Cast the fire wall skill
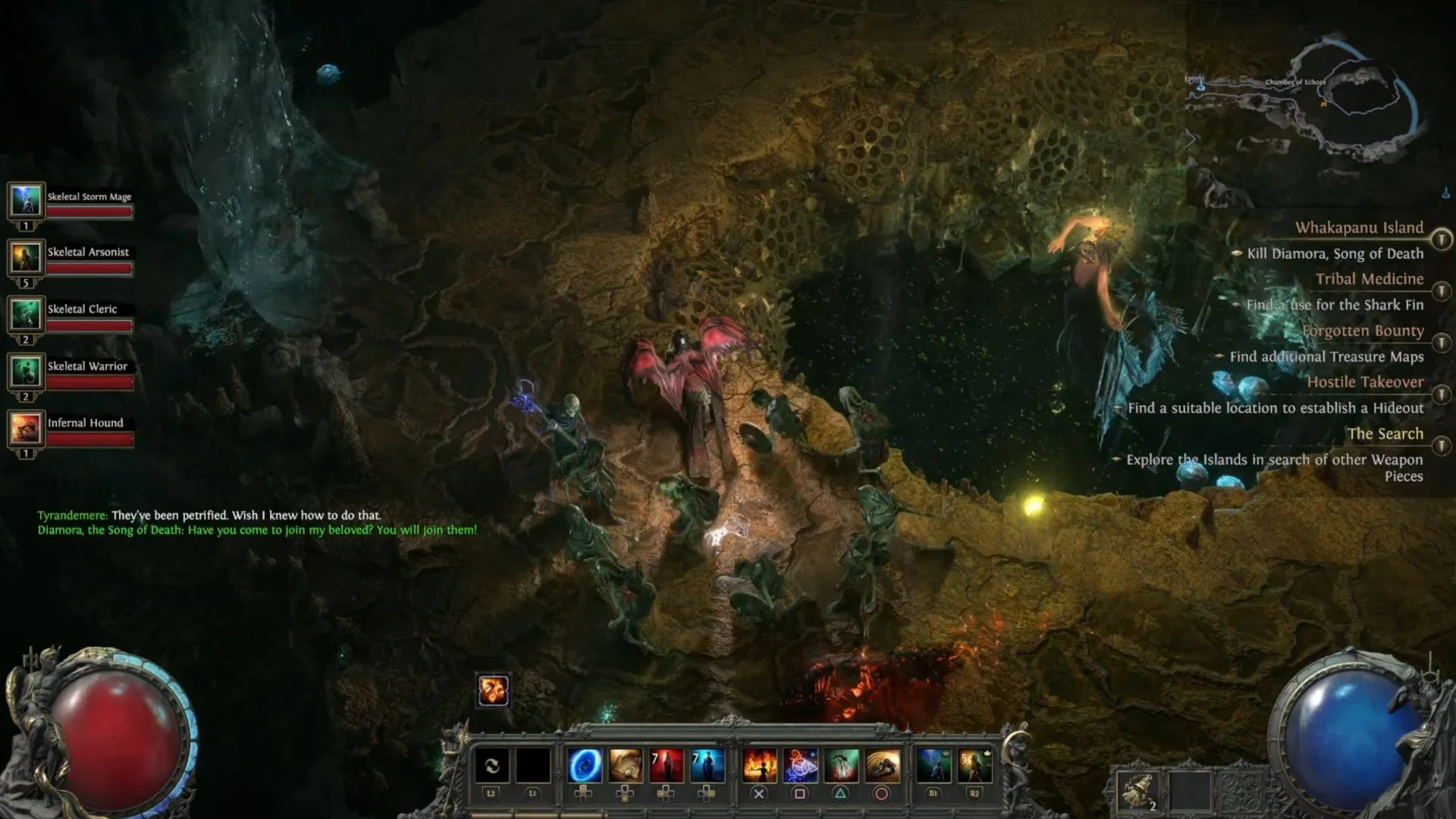Screen dimensions: 1456x819 pos(759,766)
